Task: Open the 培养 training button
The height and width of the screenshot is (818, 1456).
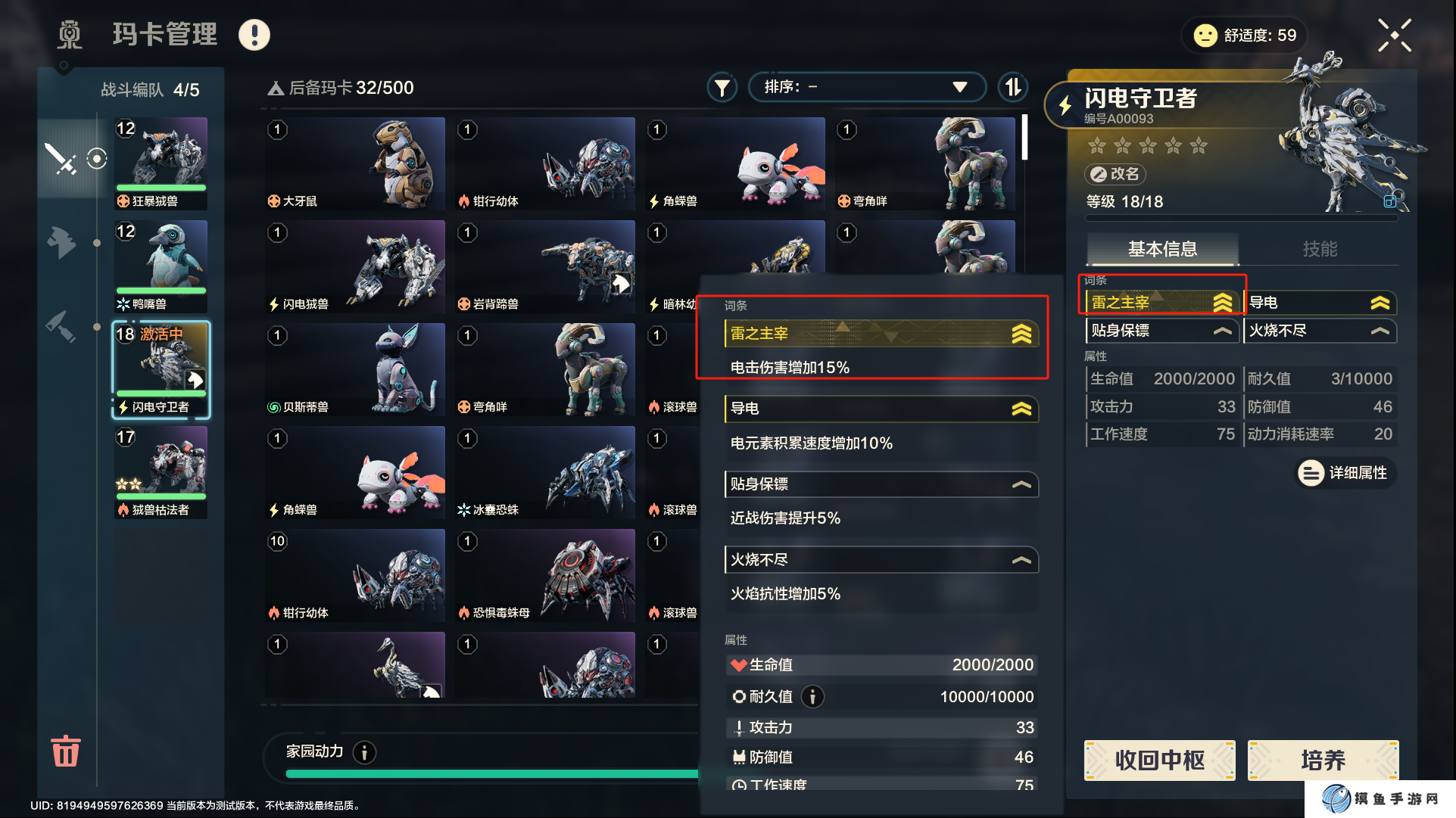Action: pyautogui.click(x=1323, y=760)
